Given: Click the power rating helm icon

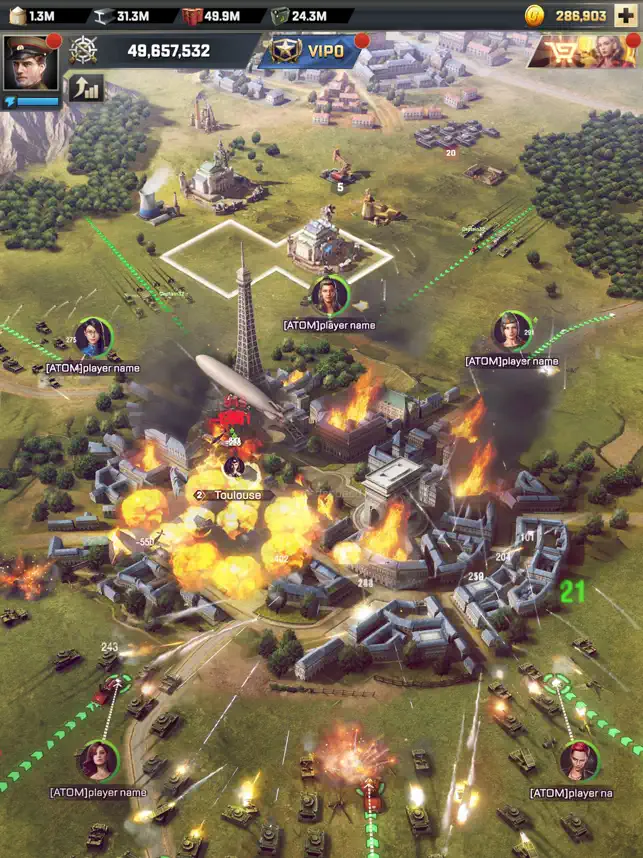Looking at the screenshot, I should pos(87,52).
